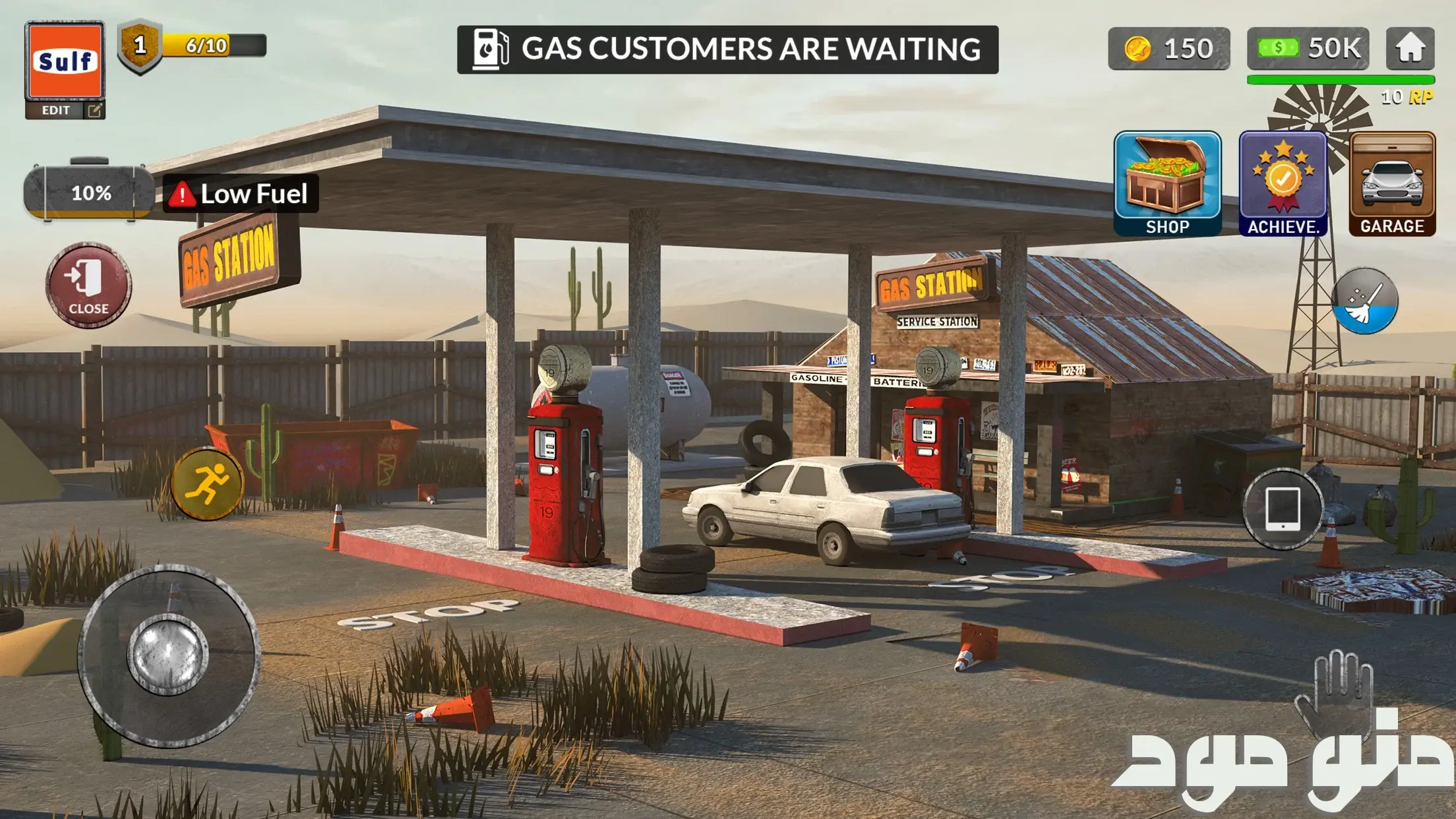This screenshot has height=819, width=1456.
Task: Tap the gold coins 150 counter
Action: 1168,49
